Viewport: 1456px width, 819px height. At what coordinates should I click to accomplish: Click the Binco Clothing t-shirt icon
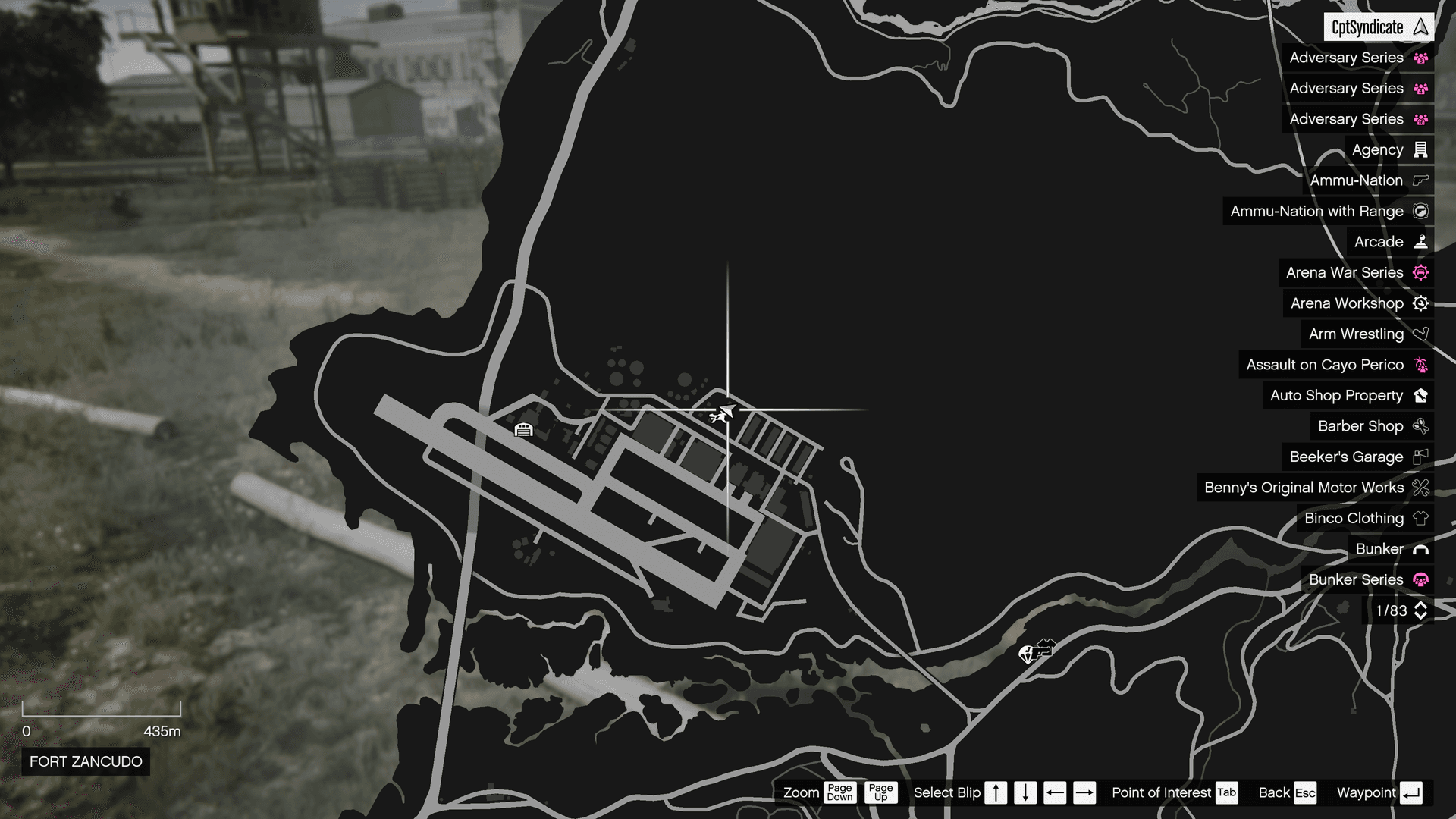pyautogui.click(x=1419, y=518)
